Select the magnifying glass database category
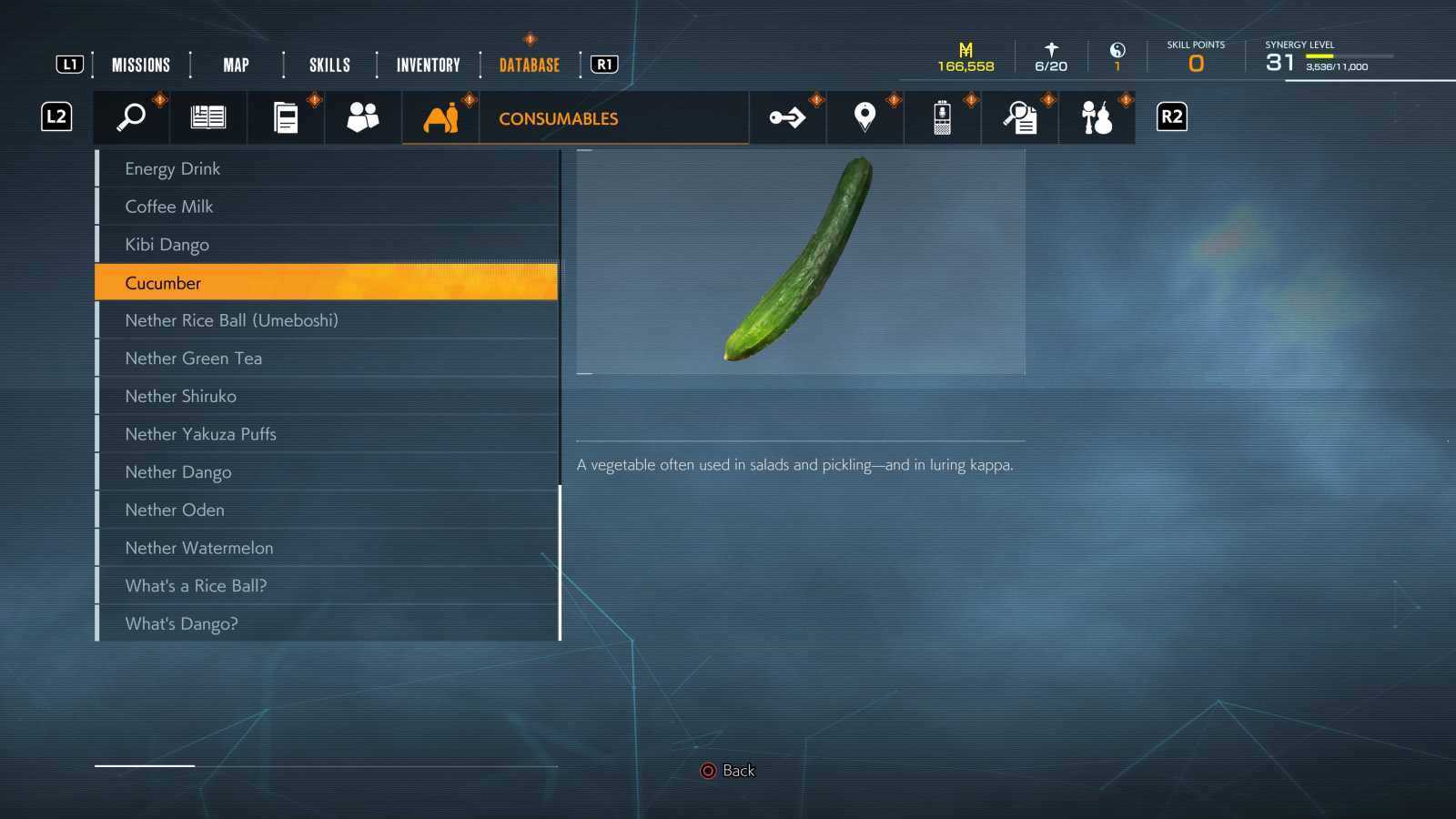 pos(131,117)
